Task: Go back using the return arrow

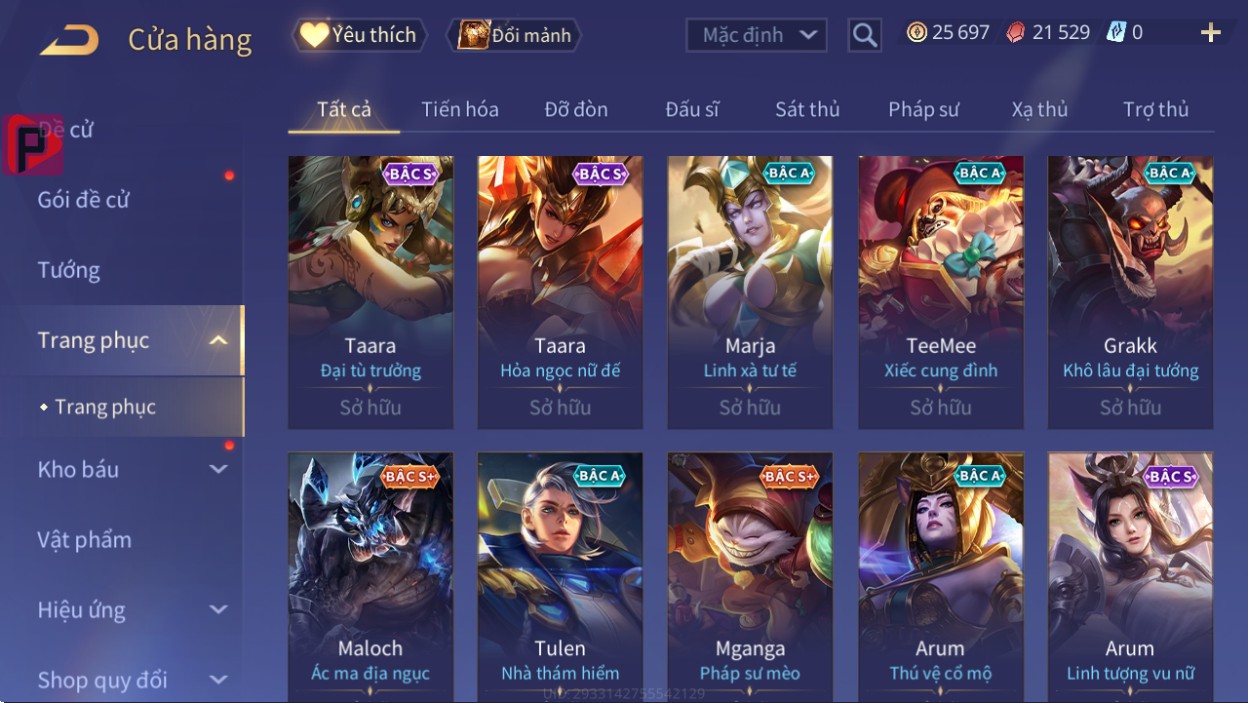Action: [69, 40]
